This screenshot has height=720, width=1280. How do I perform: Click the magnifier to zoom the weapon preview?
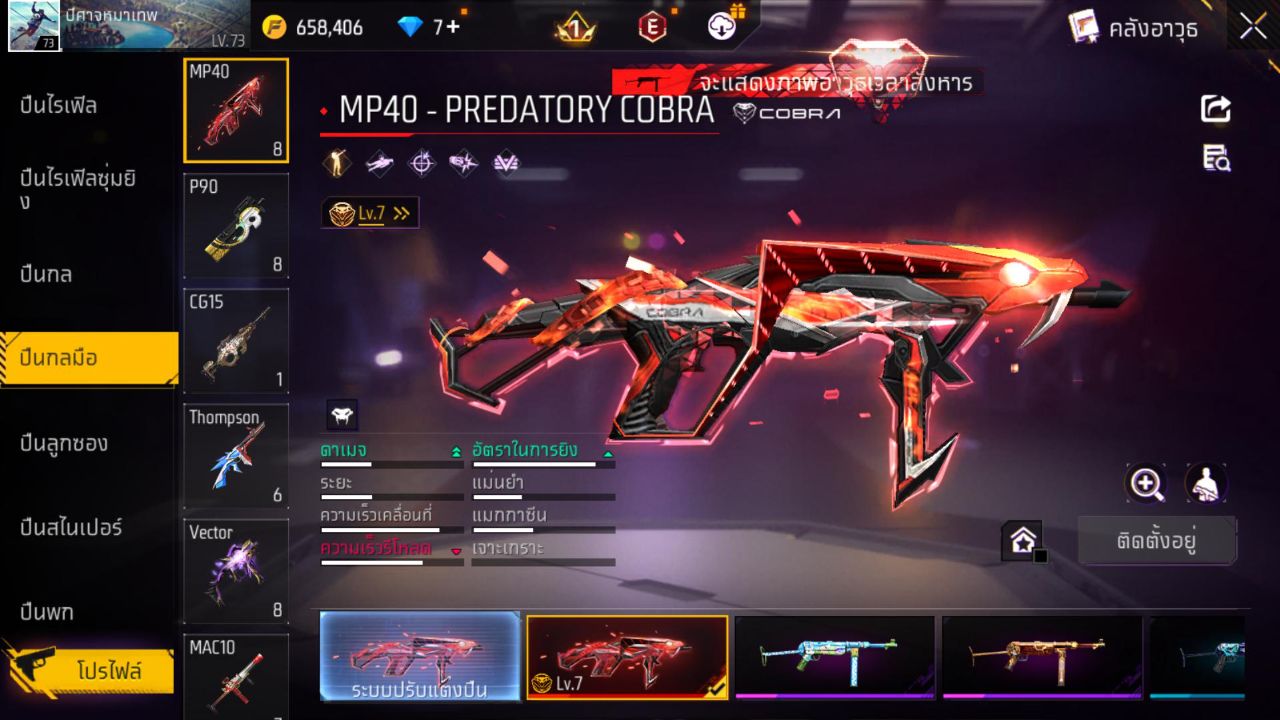(x=1146, y=484)
